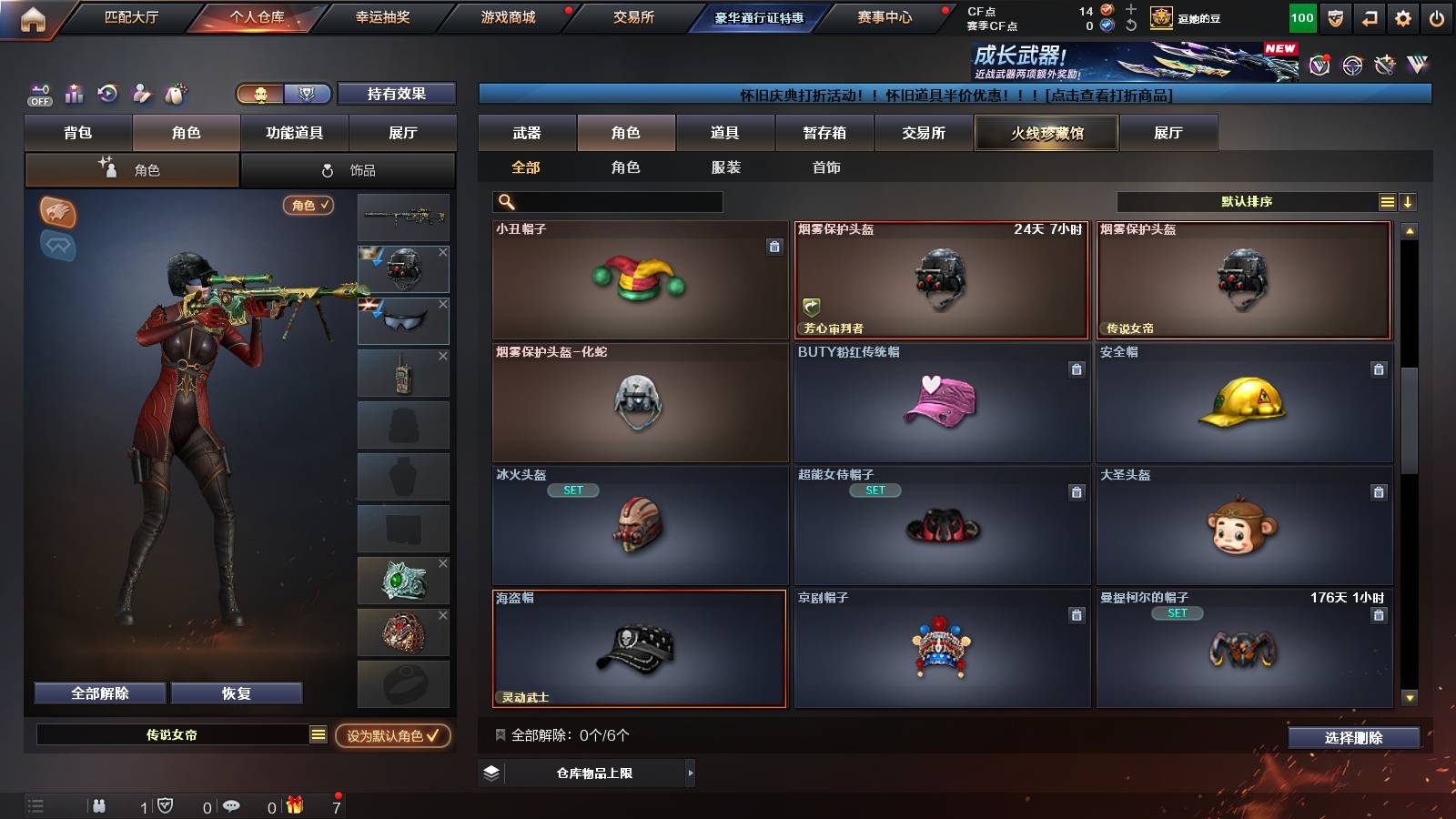Click the wrench customization icon near top right
Screen dimensions: 1456x819
coord(1384,65)
